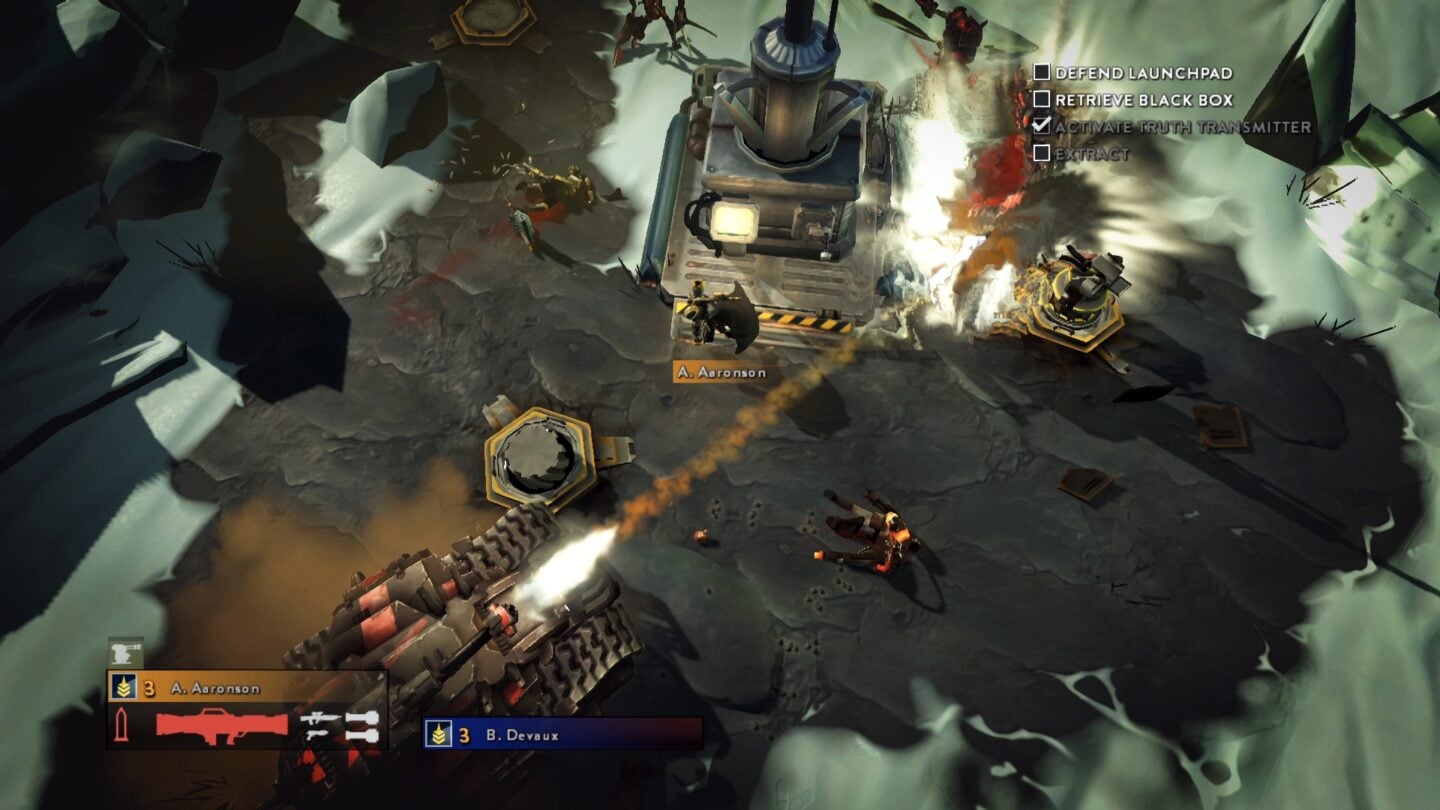This screenshot has width=1440, height=810.
Task: Click the Extract objective label
Action: point(1092,152)
